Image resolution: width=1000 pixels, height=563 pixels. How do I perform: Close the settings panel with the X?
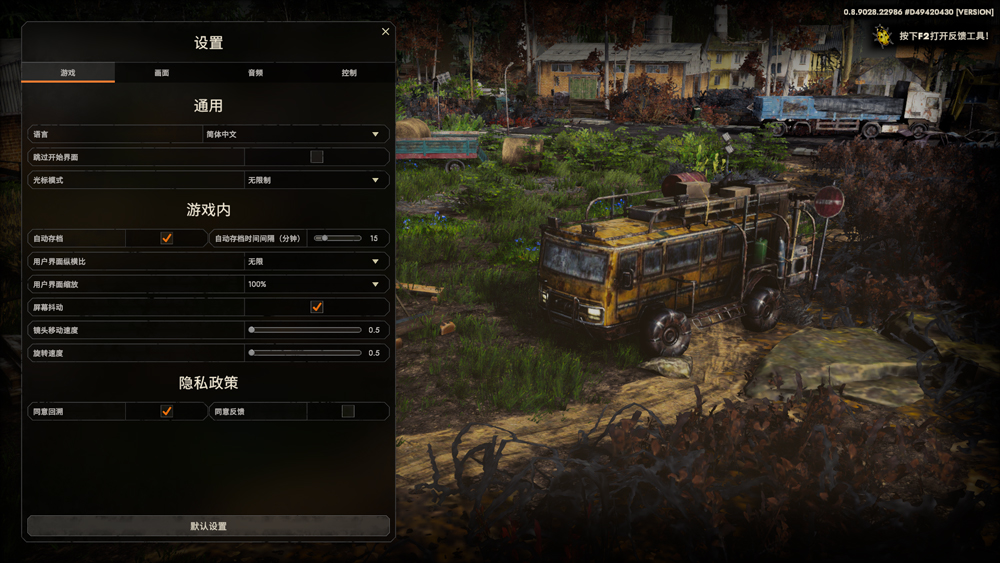[x=386, y=32]
